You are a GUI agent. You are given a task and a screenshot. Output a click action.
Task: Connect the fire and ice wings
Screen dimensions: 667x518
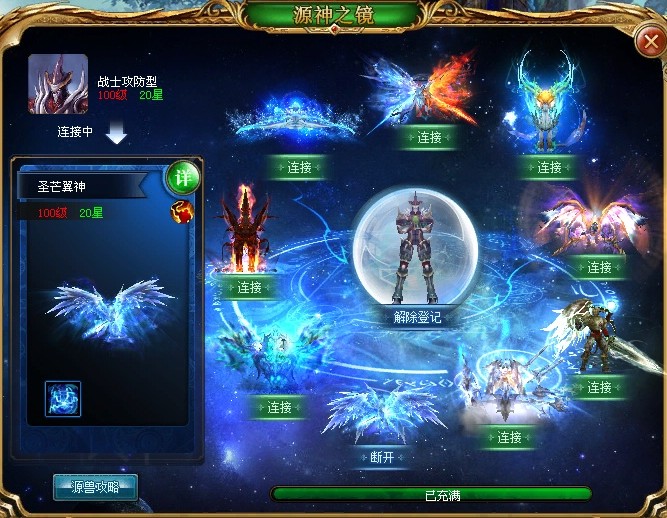click(x=430, y=137)
